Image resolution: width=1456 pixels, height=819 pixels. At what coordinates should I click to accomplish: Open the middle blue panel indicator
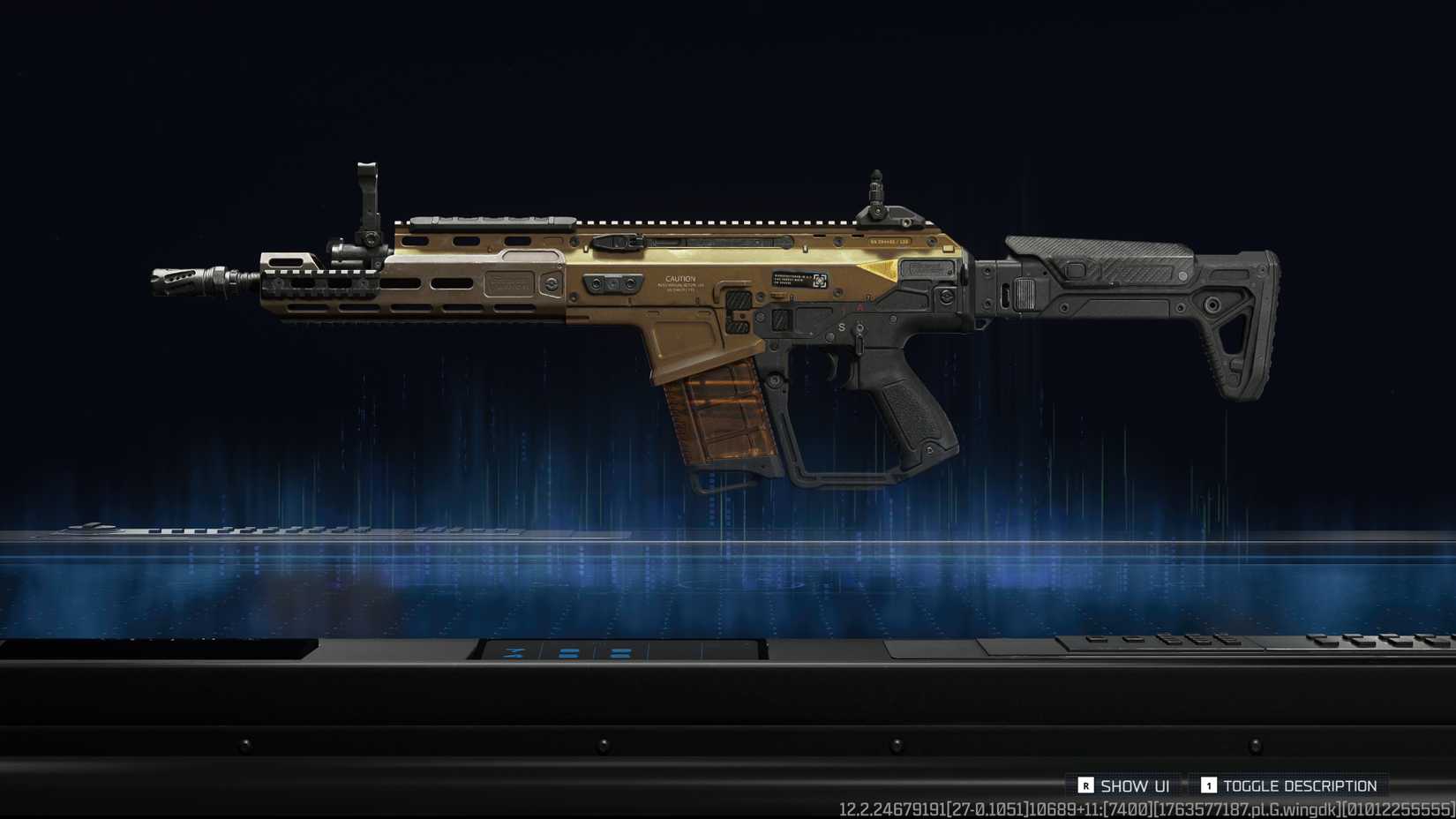(x=568, y=653)
